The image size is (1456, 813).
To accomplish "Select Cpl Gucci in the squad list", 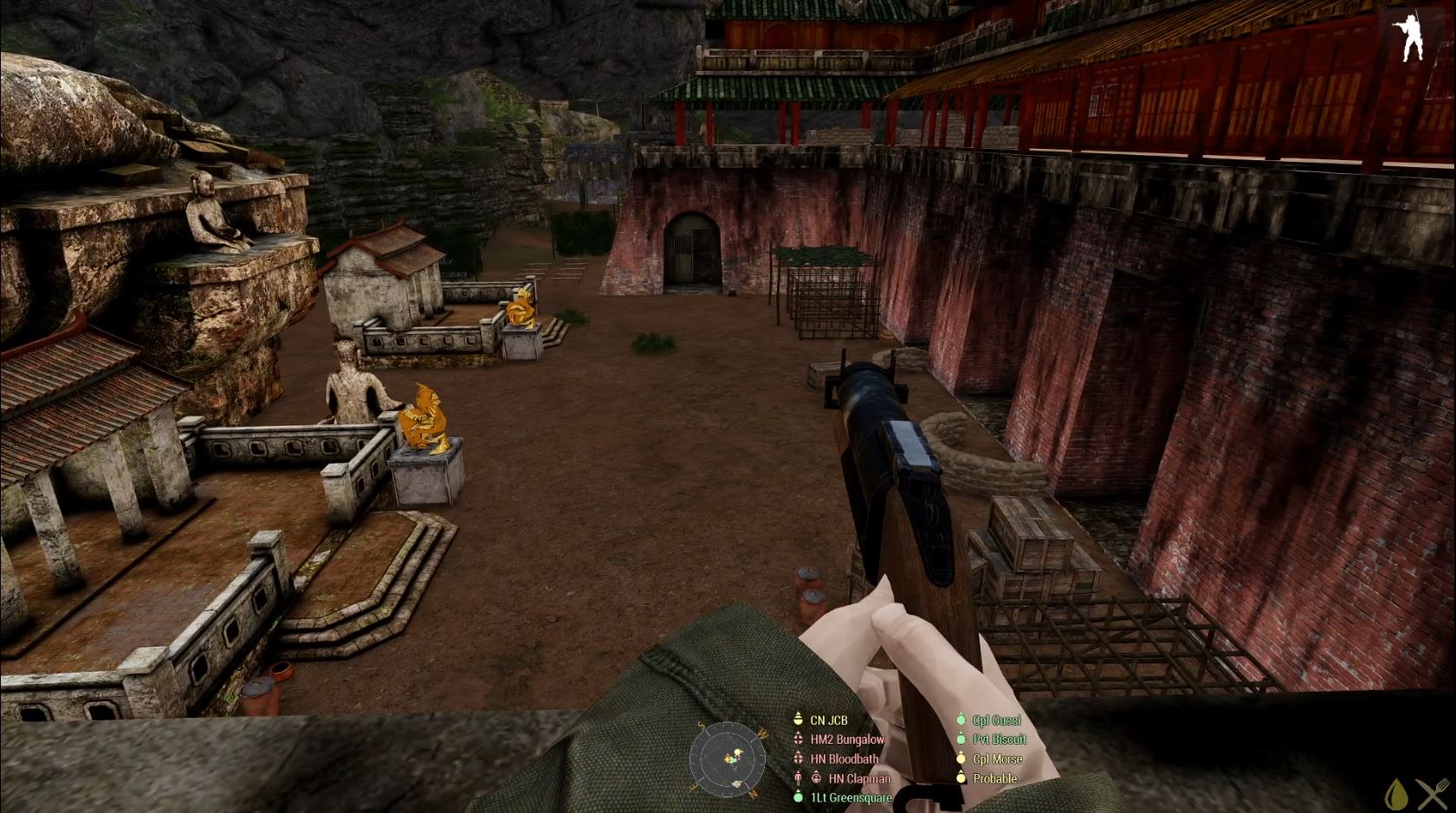I will (x=996, y=720).
